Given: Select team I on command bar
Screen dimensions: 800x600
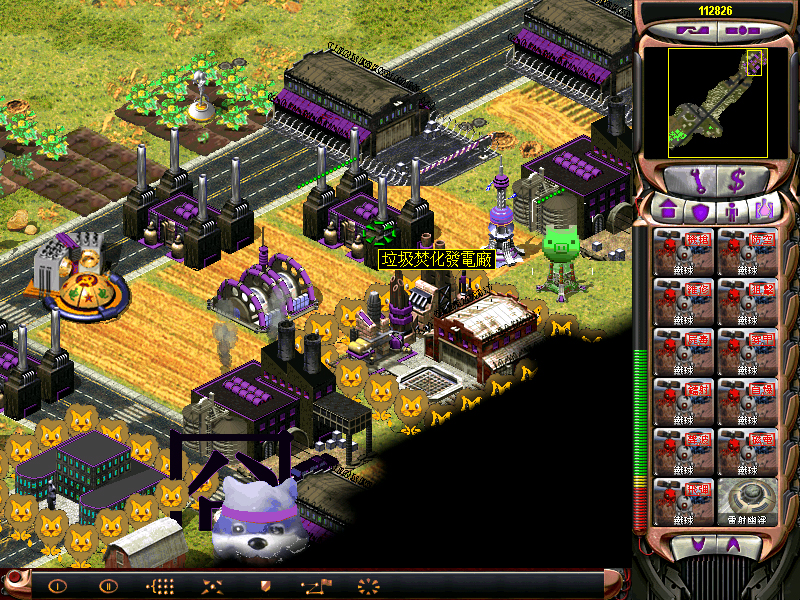Looking at the screenshot, I should [x=57, y=586].
